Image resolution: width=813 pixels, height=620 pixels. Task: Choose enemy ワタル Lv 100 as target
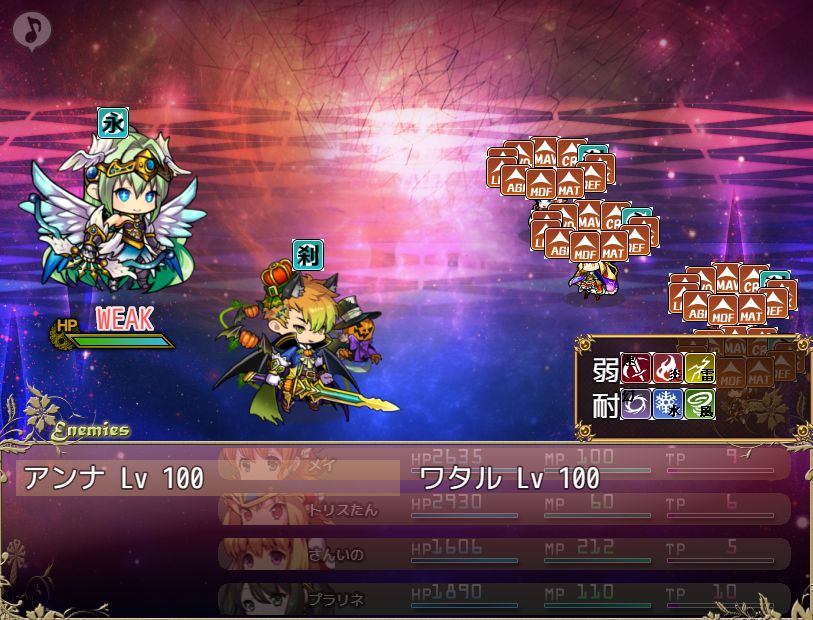coord(510,477)
